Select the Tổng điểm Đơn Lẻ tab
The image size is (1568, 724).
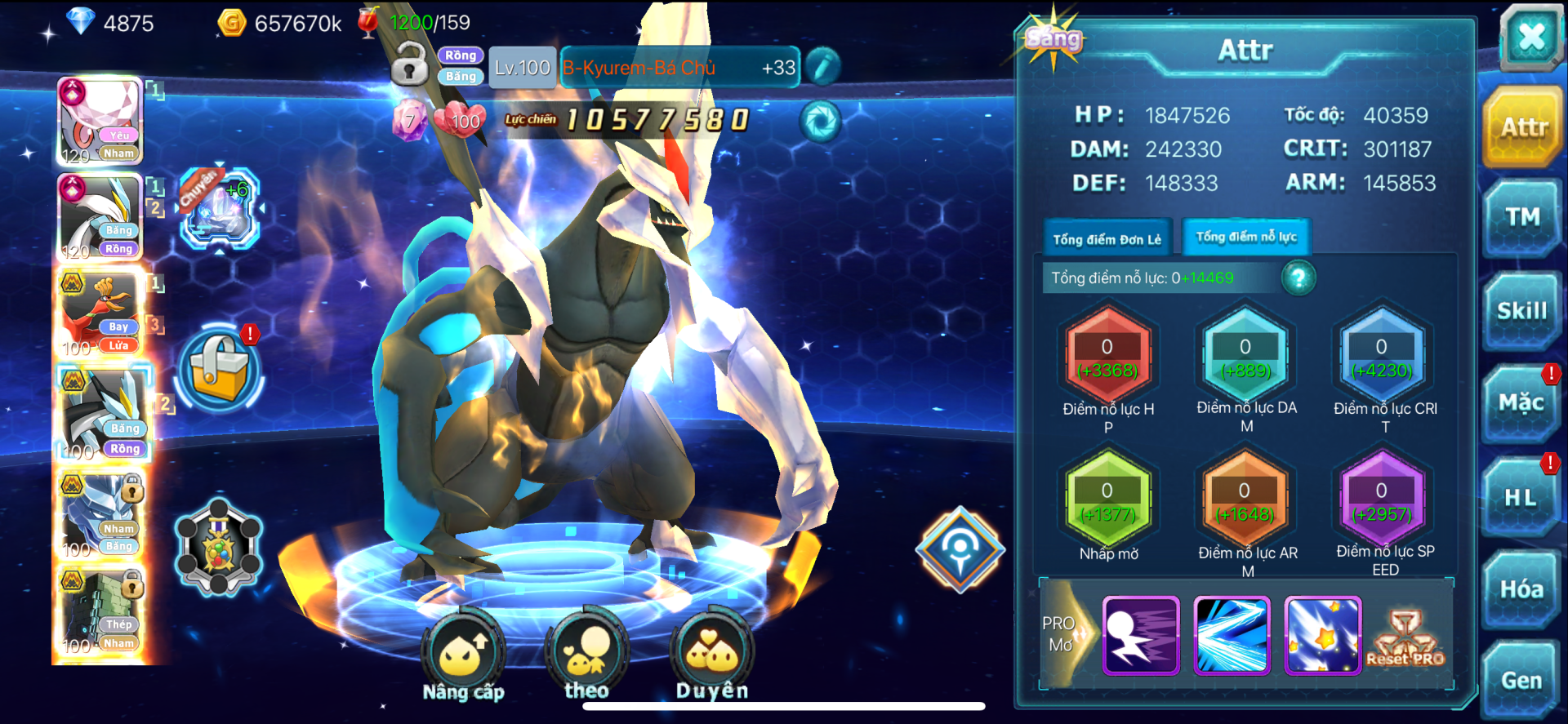click(1107, 239)
